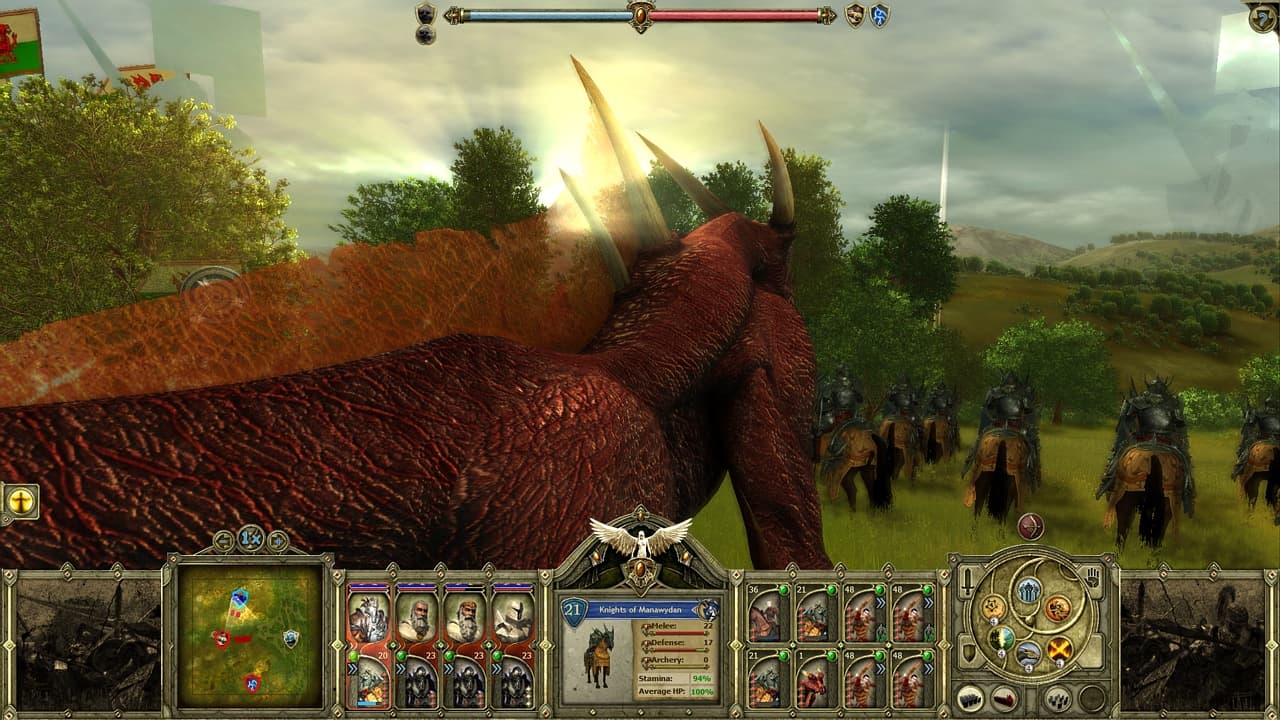Activate the defensive stance shield icon
Screen dimensions: 1280x720
tap(968, 651)
